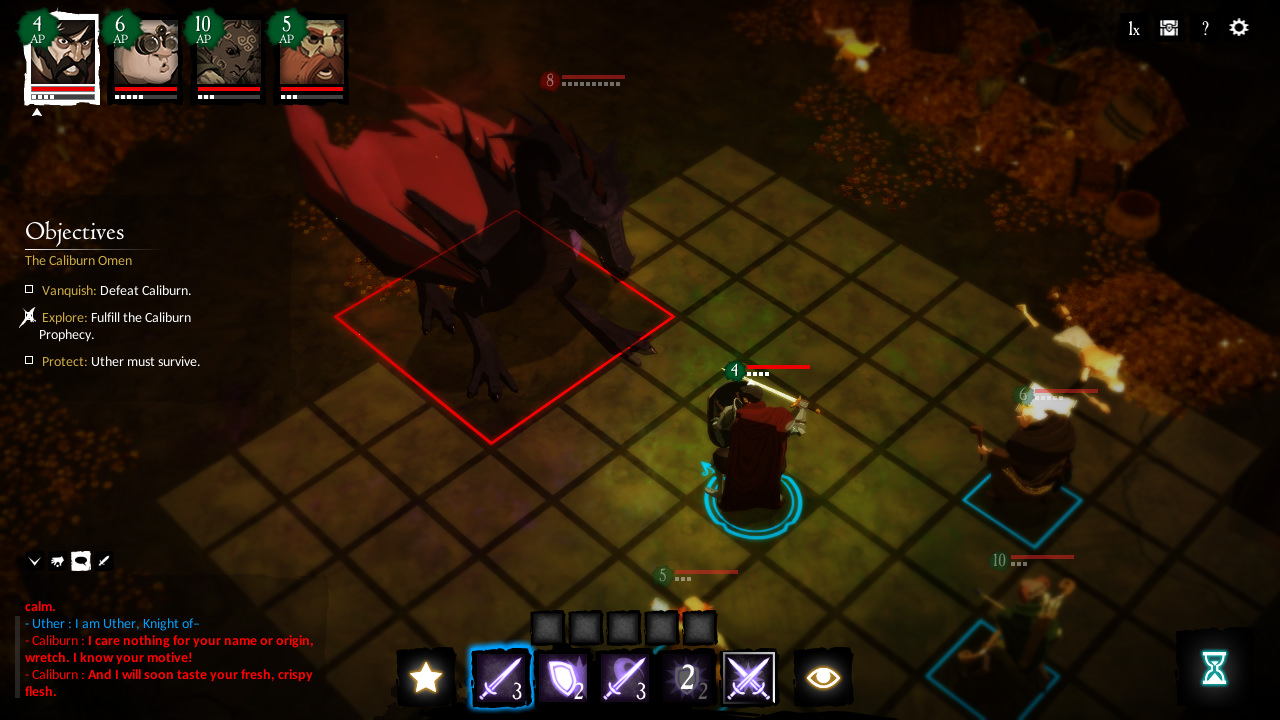The width and height of the screenshot is (1280, 720).
Task: Select the monocle hero portrait with 6 AP
Action: (x=145, y=55)
